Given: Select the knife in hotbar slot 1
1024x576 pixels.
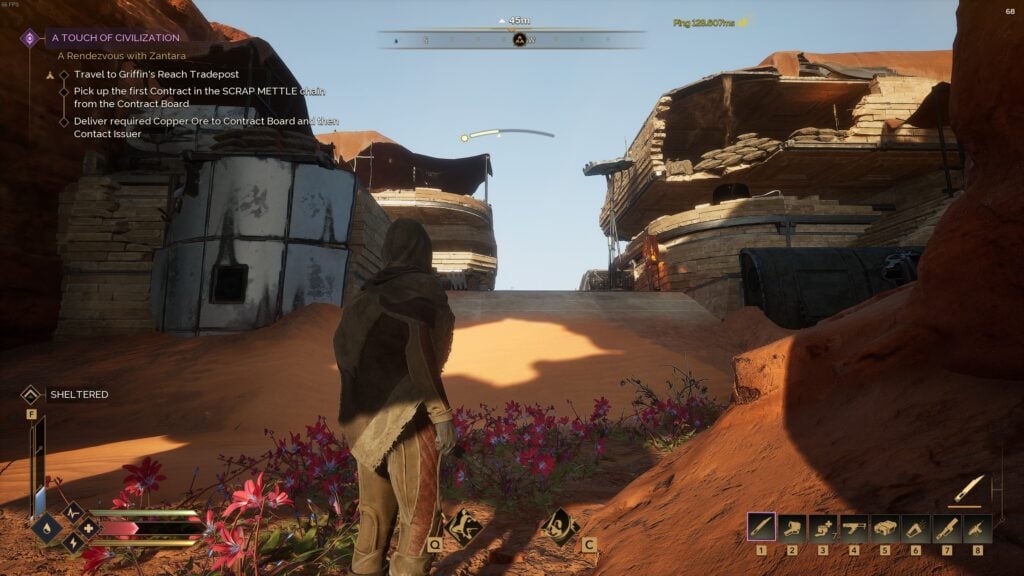Looking at the screenshot, I should 761,527.
